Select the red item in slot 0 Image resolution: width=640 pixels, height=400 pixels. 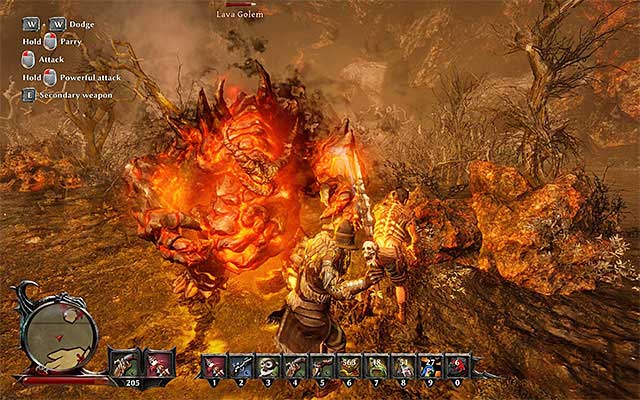pyautogui.click(x=457, y=365)
